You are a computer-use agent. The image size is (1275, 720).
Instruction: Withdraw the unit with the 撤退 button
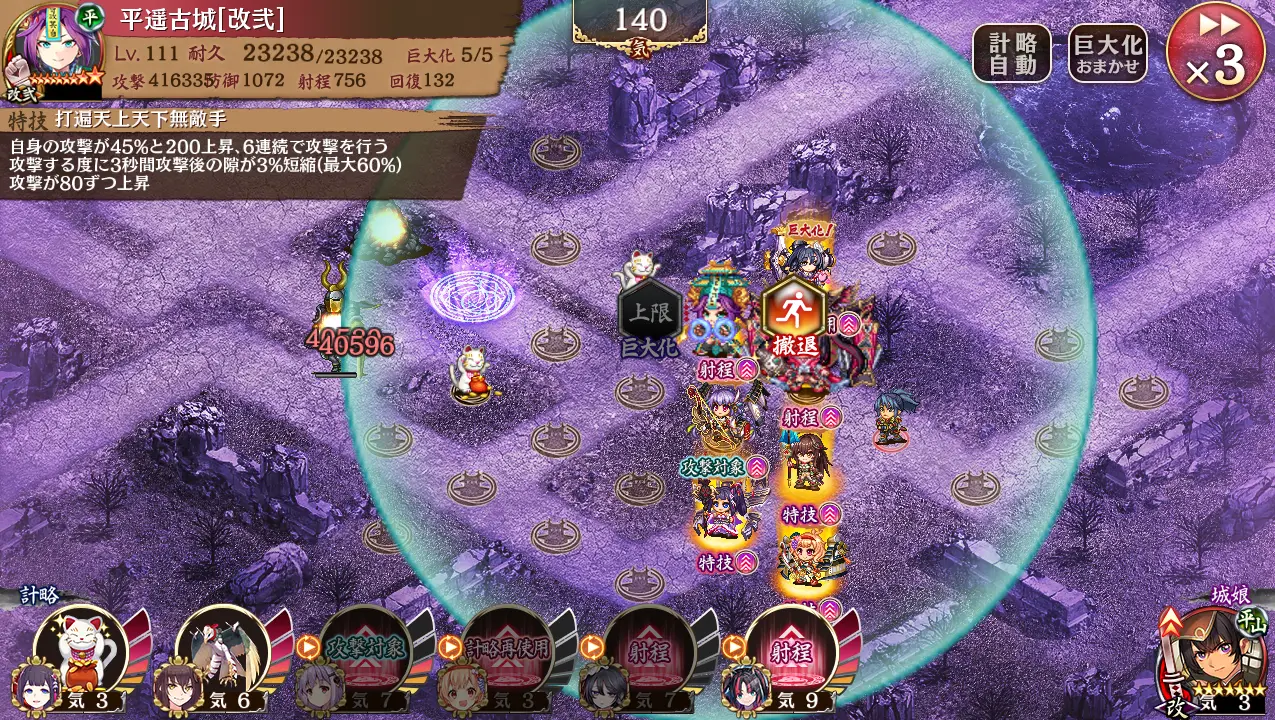[x=794, y=319]
